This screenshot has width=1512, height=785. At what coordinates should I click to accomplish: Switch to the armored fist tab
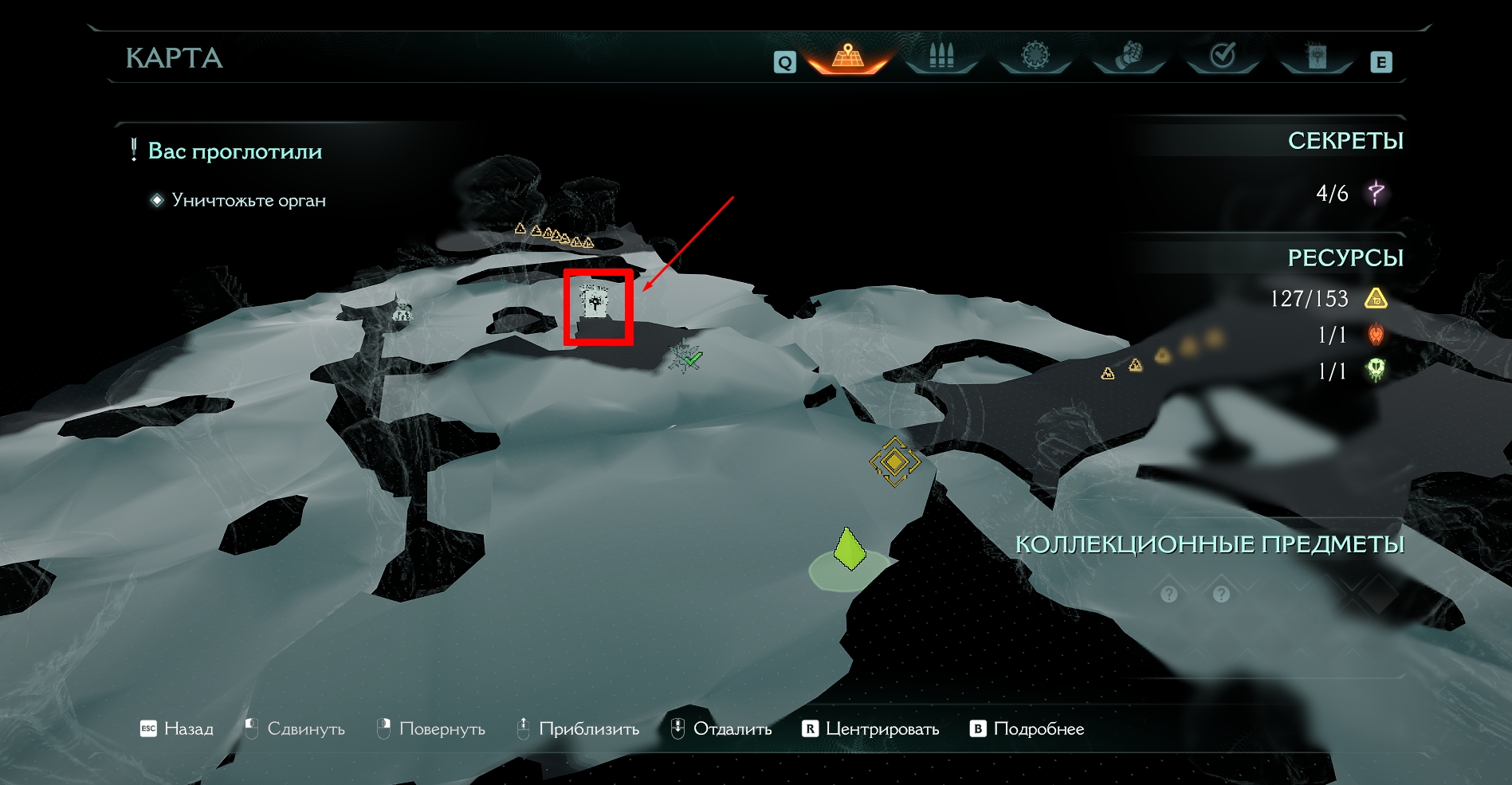point(1129,57)
